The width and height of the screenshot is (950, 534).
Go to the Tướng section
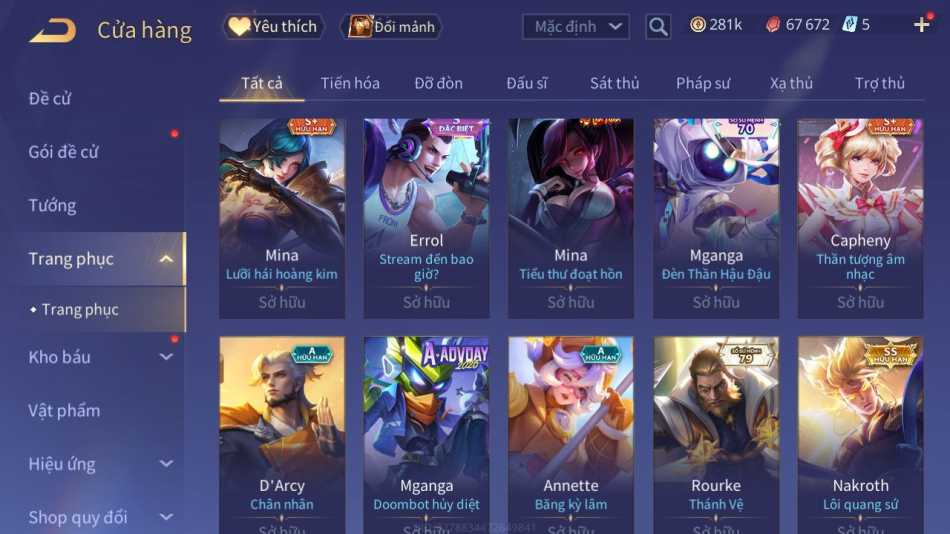52,205
